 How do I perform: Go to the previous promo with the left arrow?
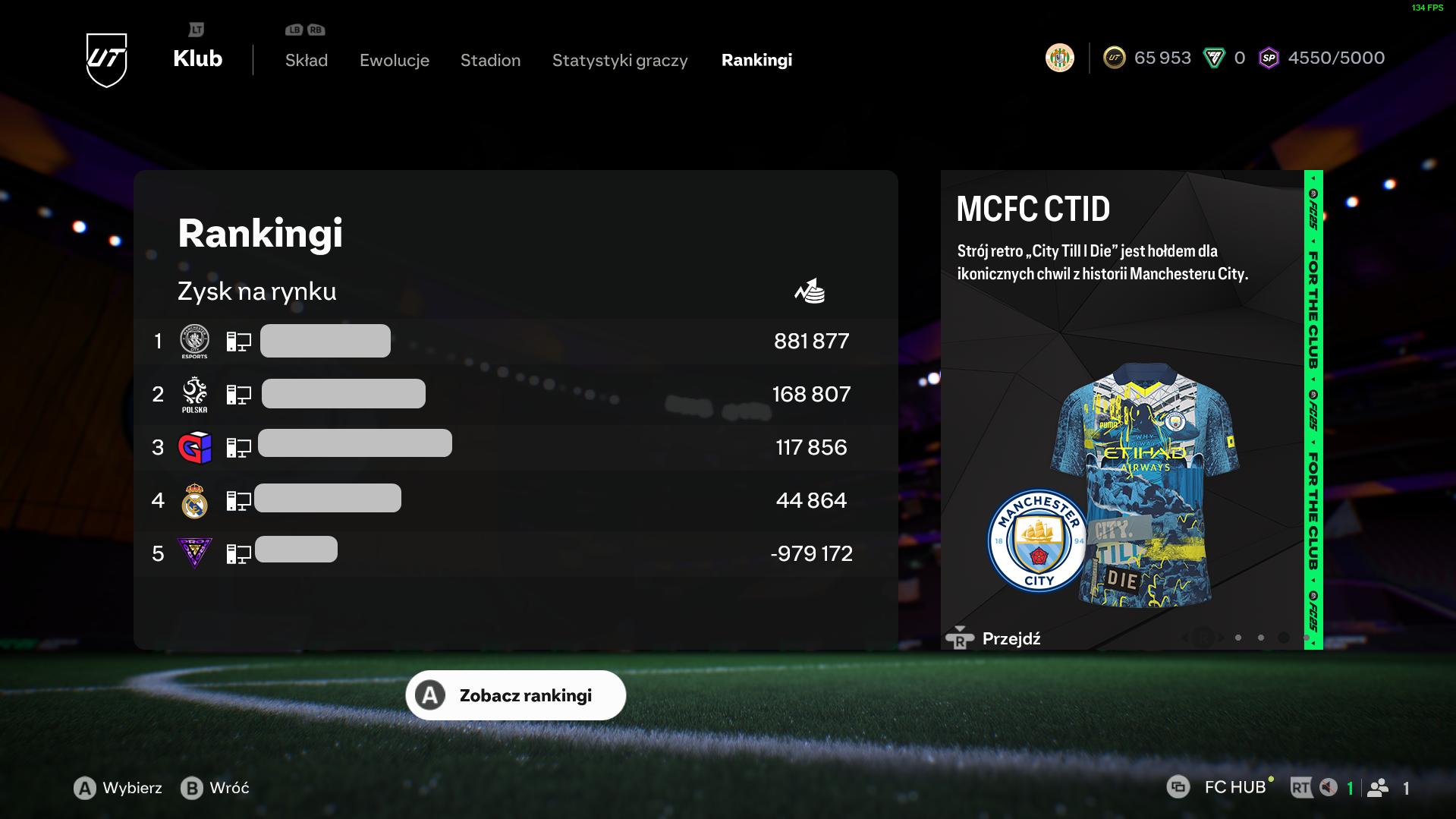pyautogui.click(x=1186, y=638)
